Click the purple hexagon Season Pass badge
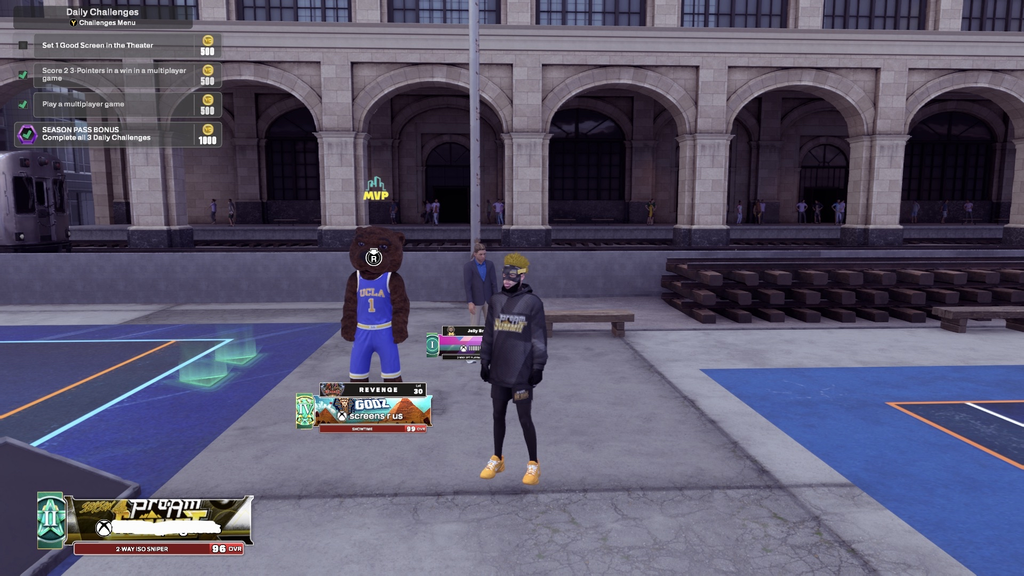Viewport: 1024px width, 576px height. [27, 134]
